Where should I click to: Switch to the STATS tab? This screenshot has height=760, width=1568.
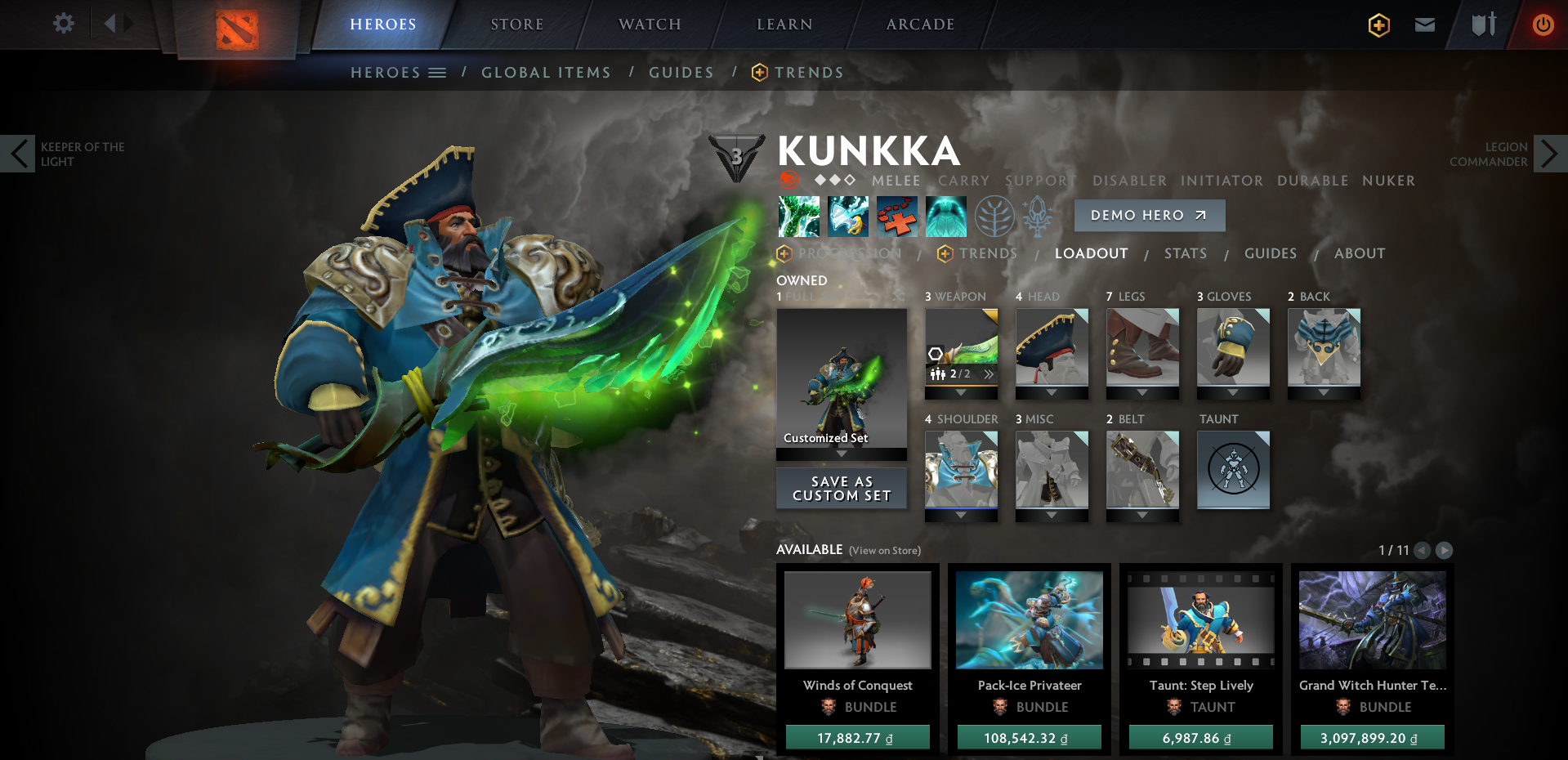(1186, 253)
